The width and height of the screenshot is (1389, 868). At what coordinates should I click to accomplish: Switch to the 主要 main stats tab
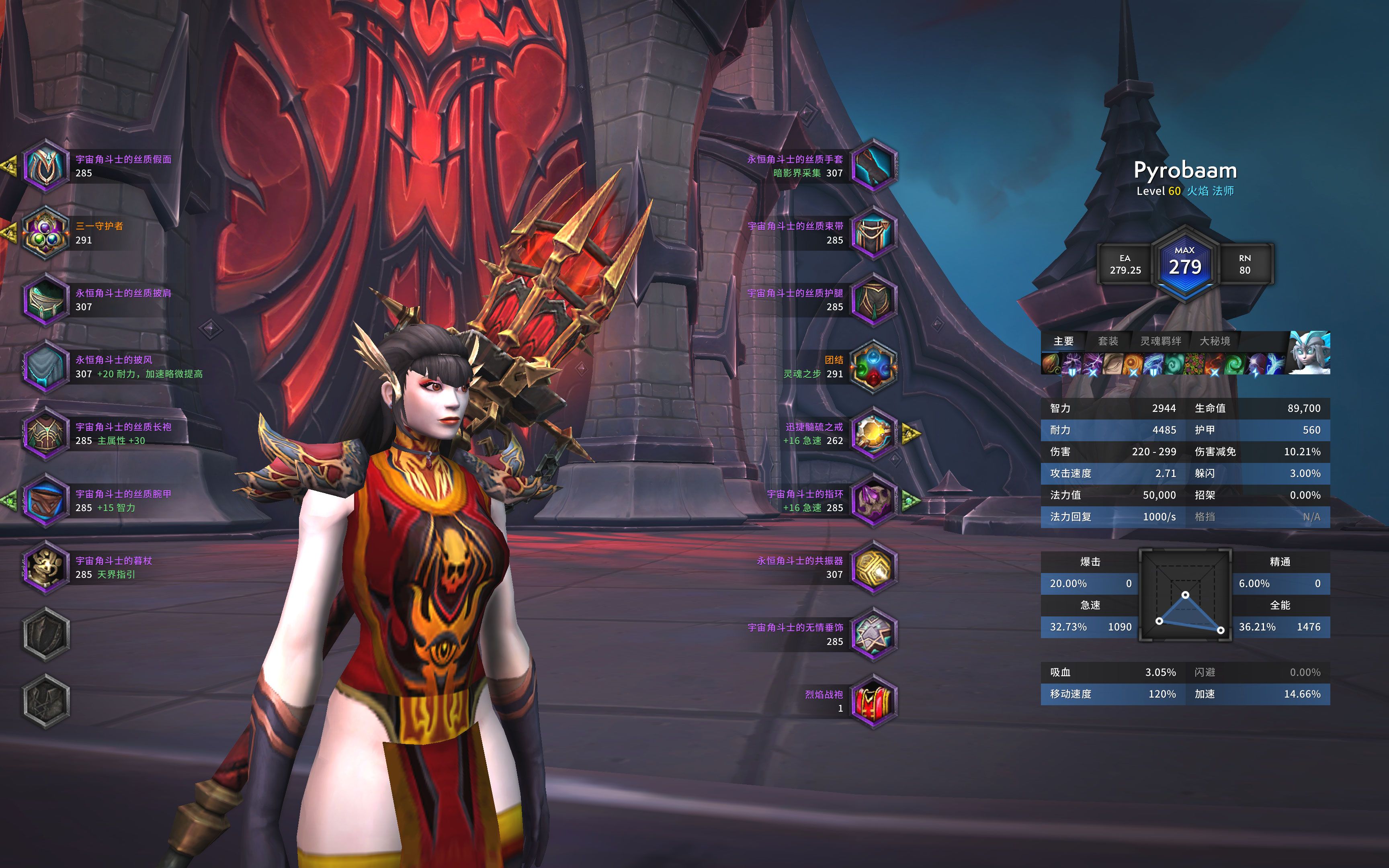pyautogui.click(x=1063, y=341)
